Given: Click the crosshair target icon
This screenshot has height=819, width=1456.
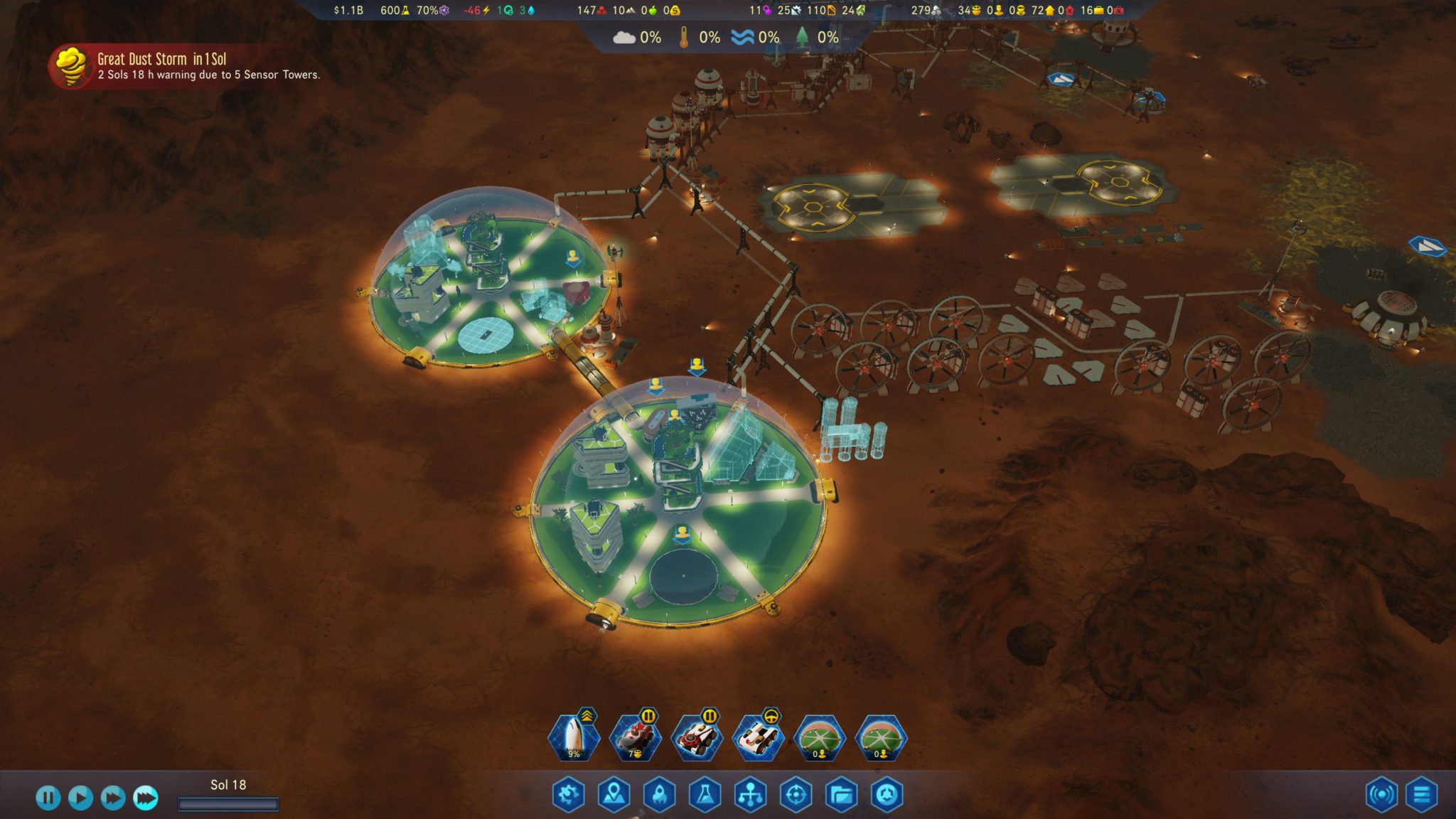Looking at the screenshot, I should pos(796,795).
